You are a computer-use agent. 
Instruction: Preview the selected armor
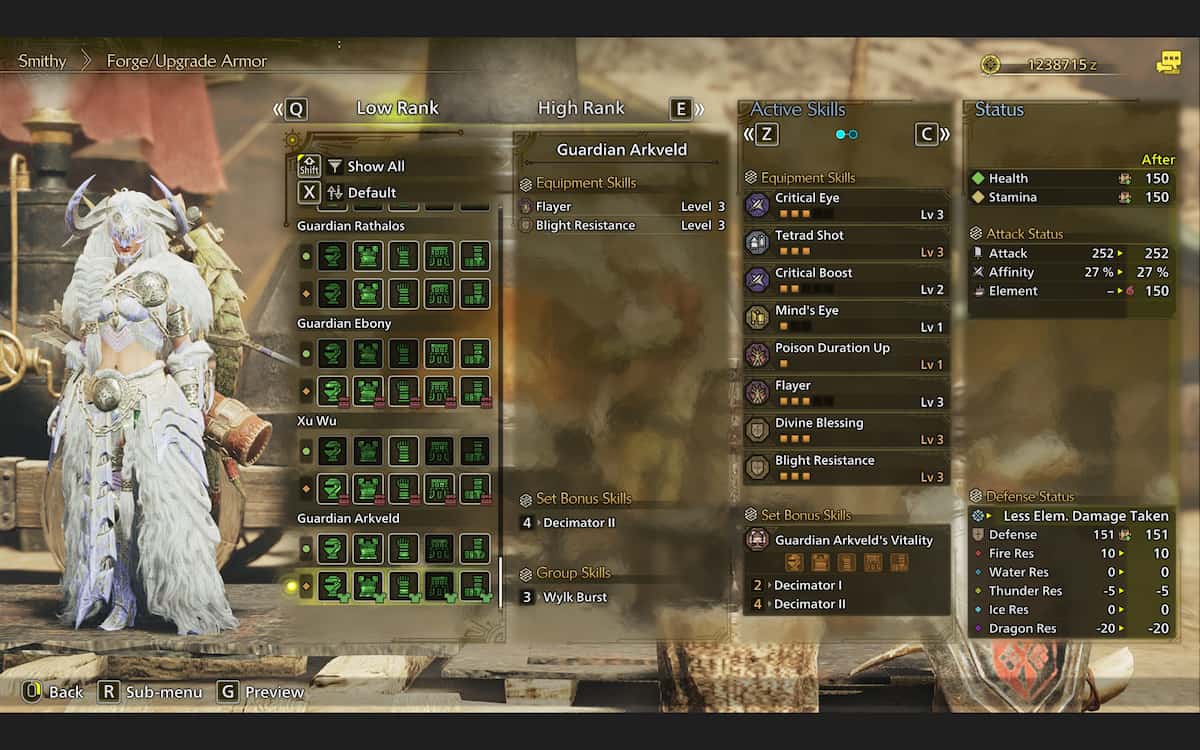[x=262, y=692]
